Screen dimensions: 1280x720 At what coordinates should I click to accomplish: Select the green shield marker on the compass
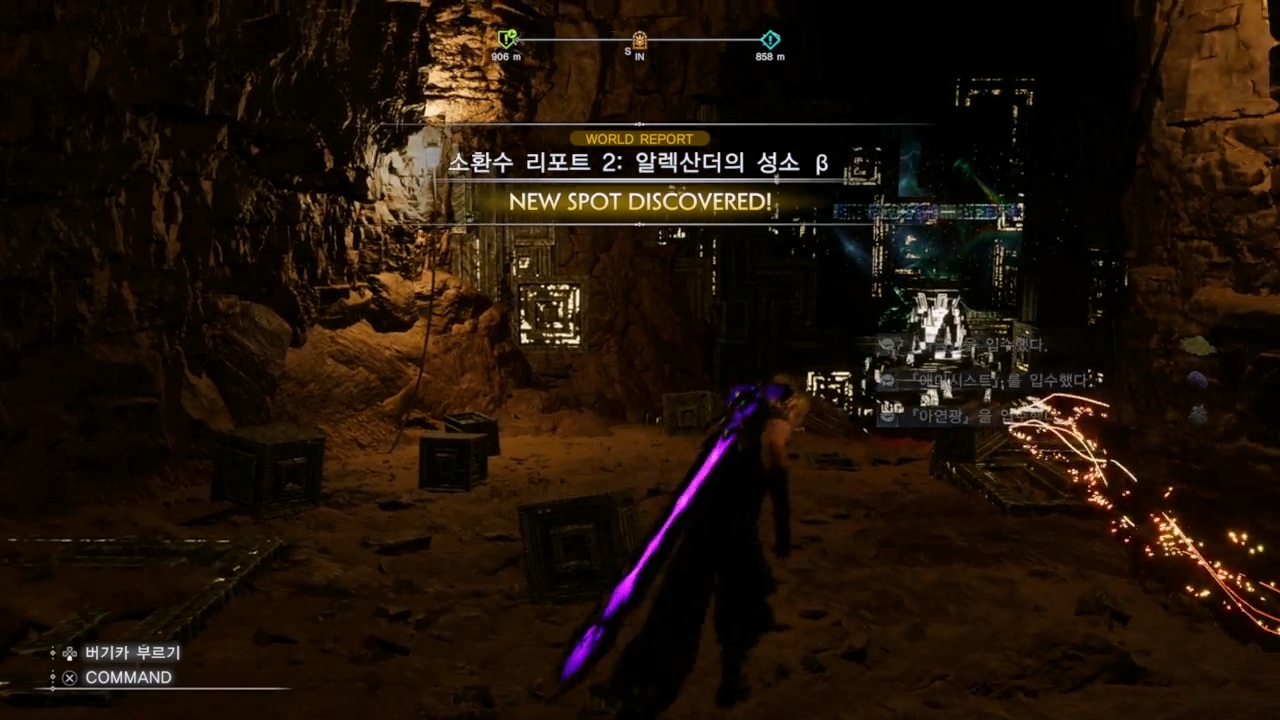[x=507, y=40]
